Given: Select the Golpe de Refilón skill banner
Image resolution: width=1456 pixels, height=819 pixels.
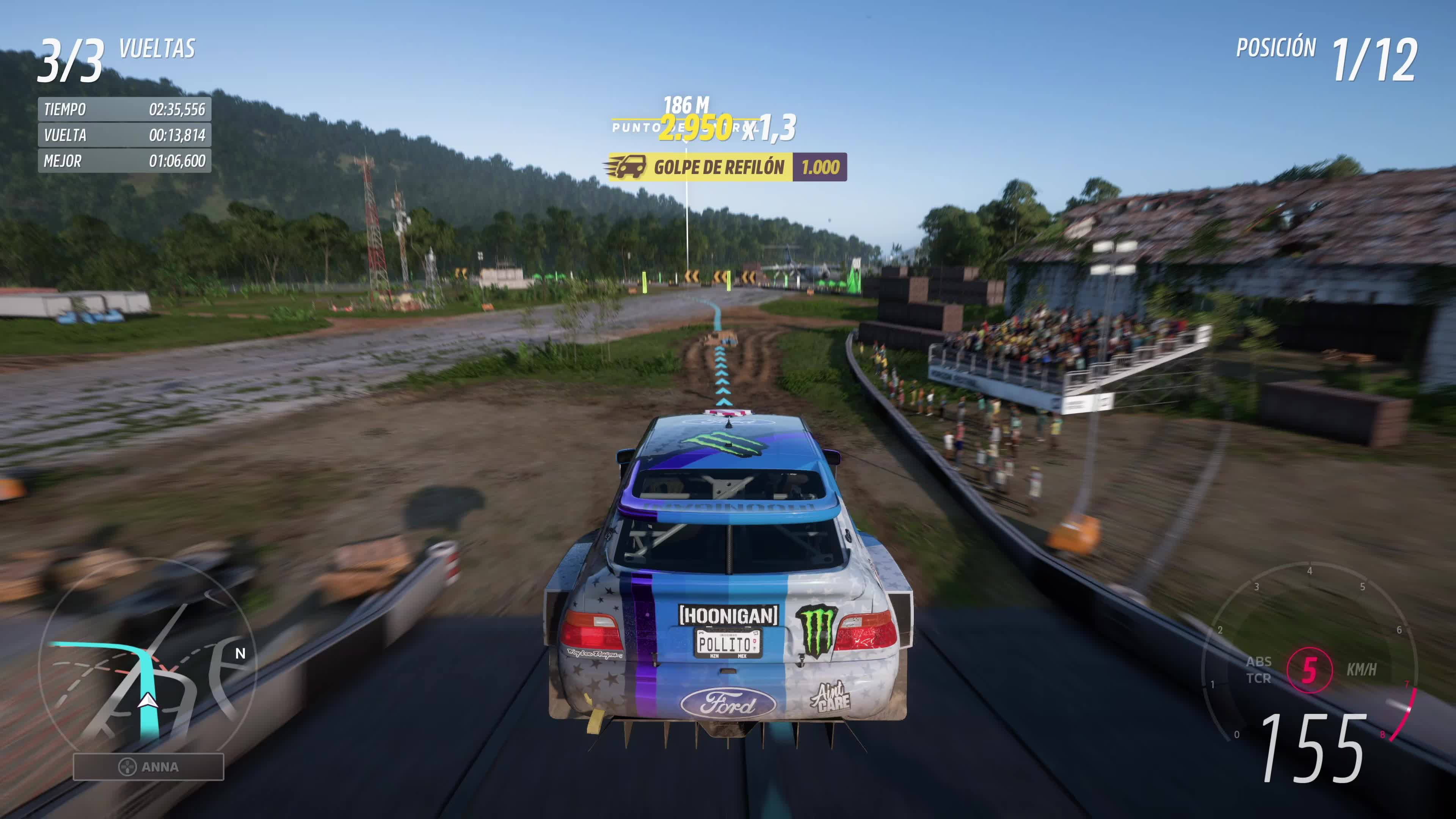Looking at the screenshot, I should point(727,167).
